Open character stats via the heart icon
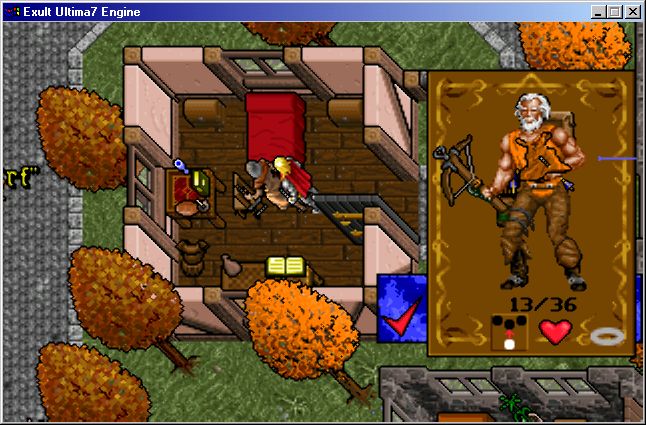646x425 pixels. click(554, 330)
